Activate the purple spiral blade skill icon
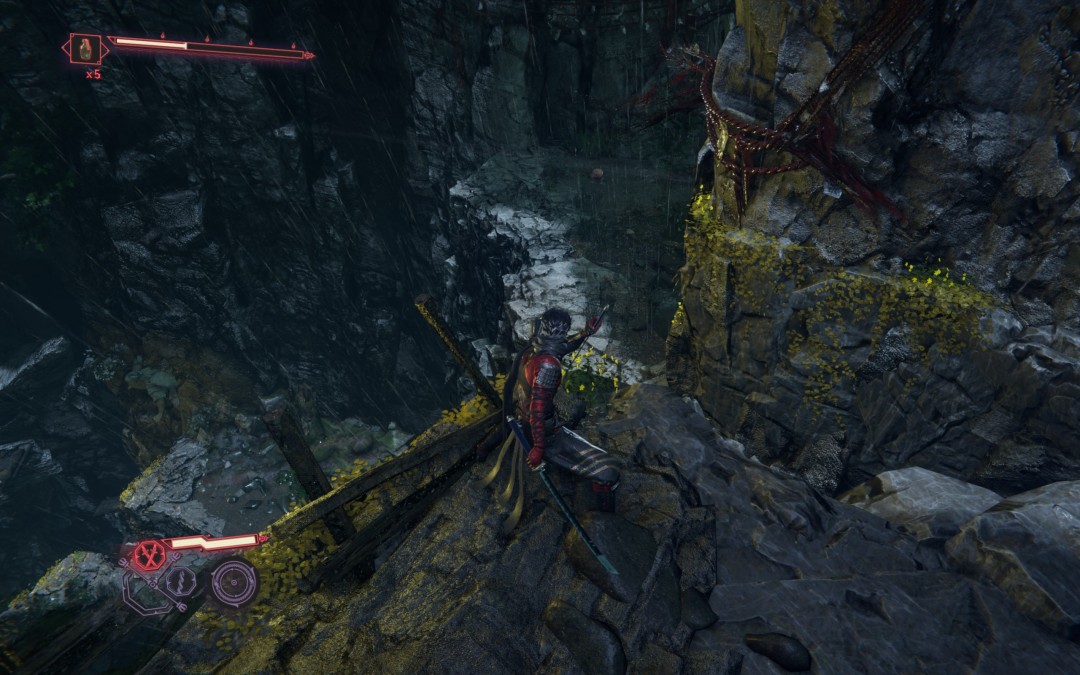This screenshot has width=1080, height=675. (x=180, y=581)
